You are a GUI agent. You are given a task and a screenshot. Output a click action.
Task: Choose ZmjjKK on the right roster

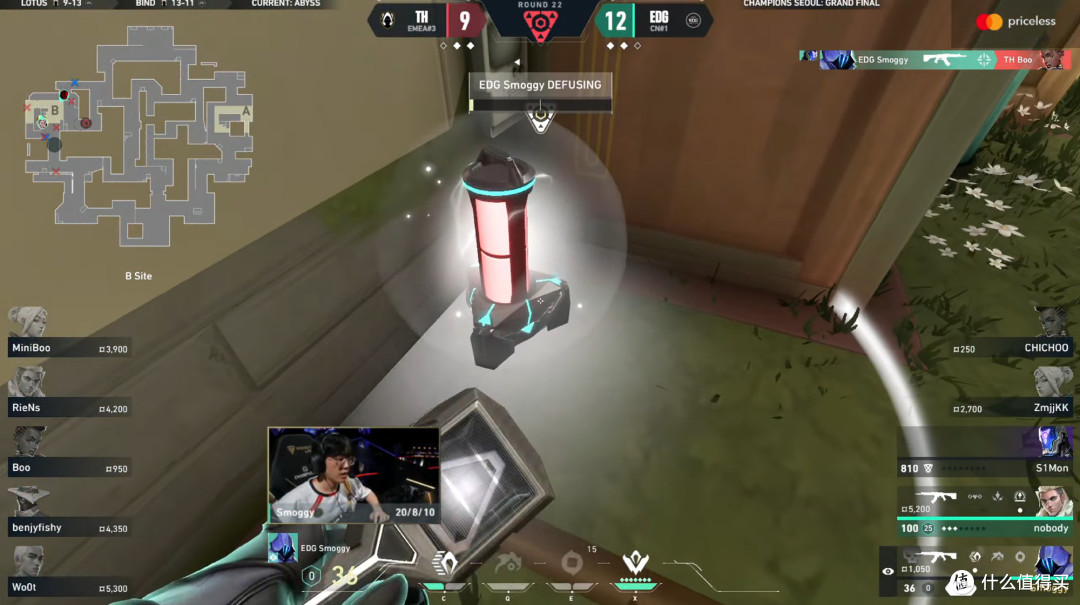click(x=1012, y=399)
